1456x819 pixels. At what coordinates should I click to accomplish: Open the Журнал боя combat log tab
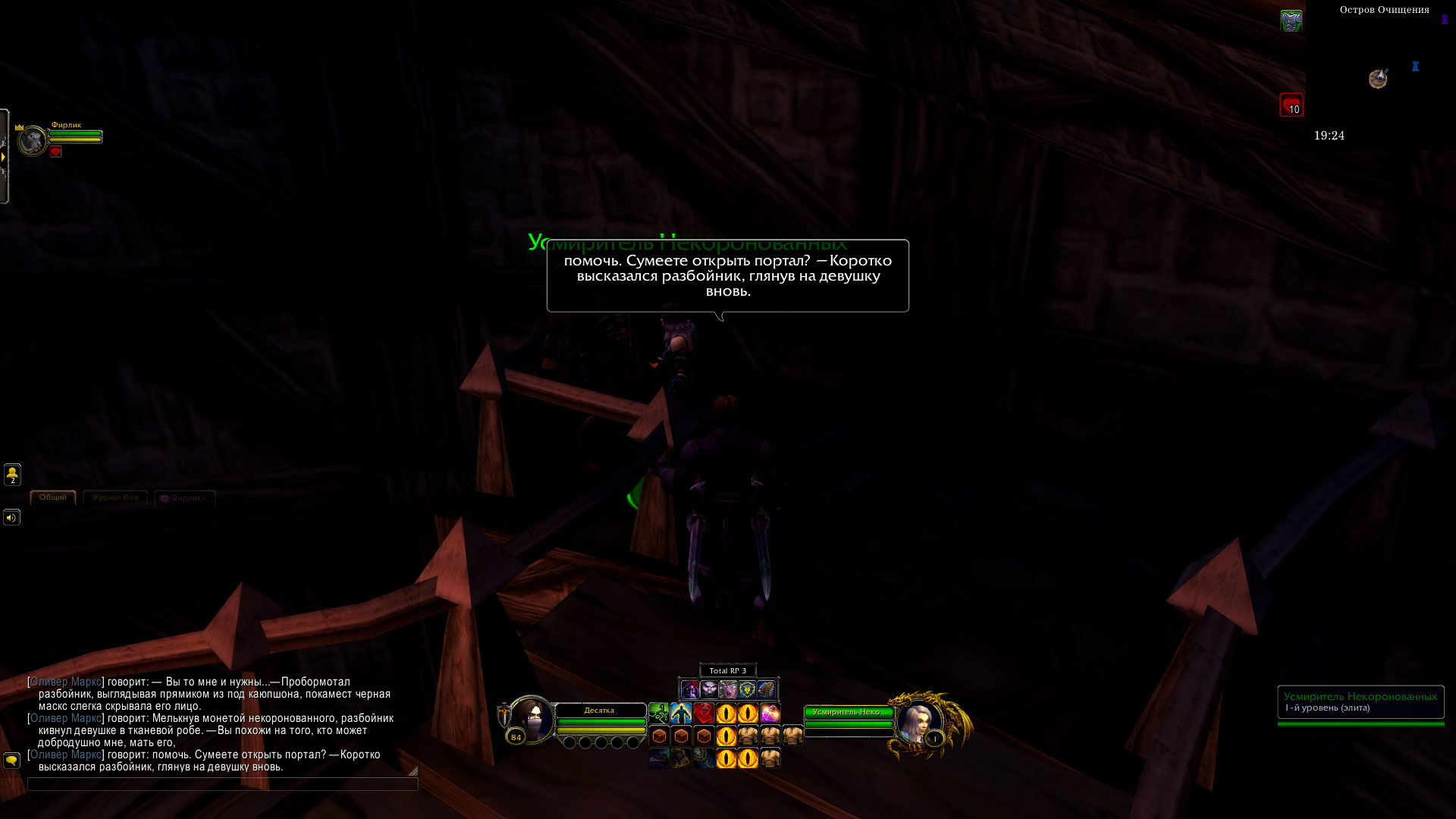tap(115, 497)
